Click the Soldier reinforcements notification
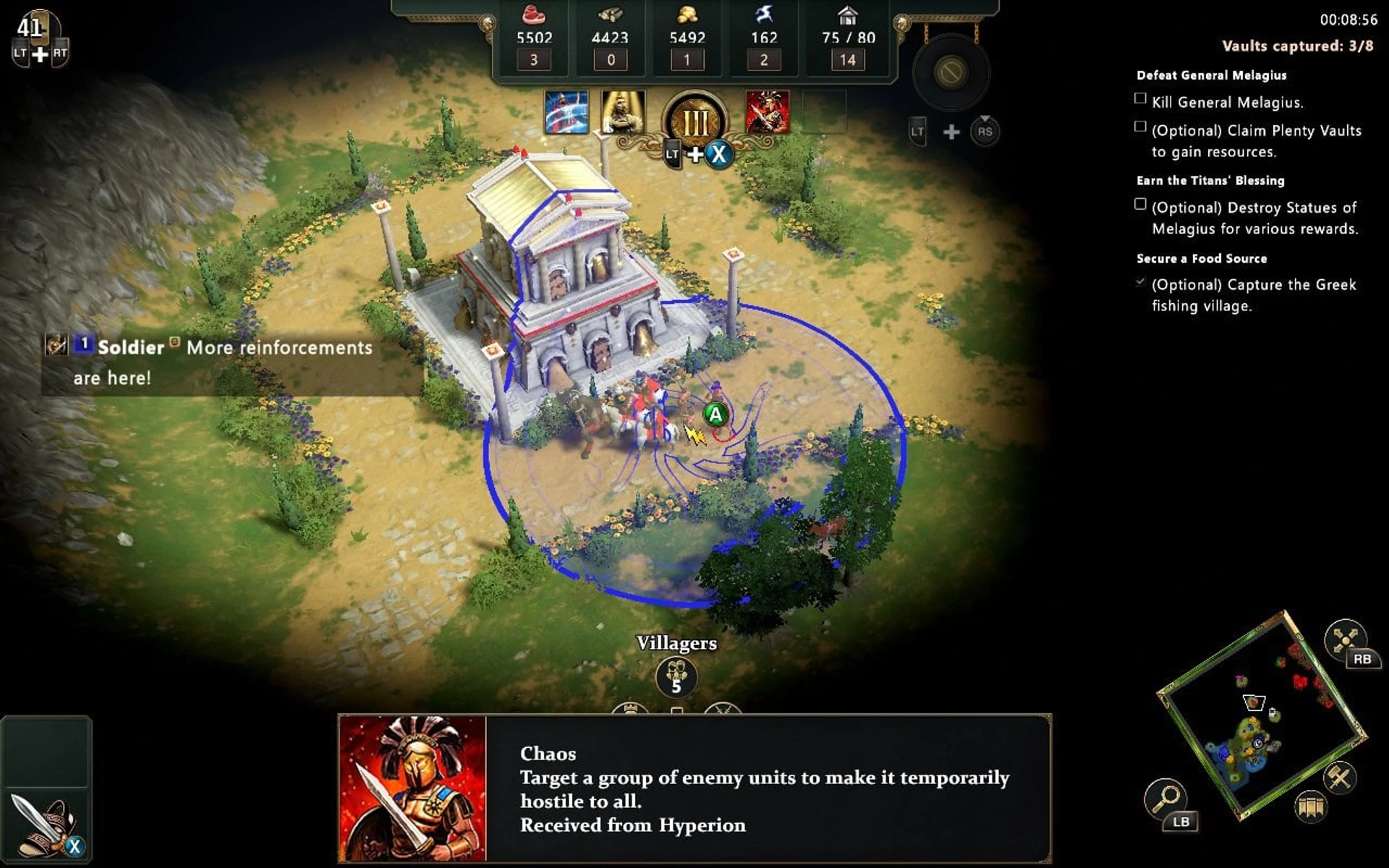Image resolution: width=1389 pixels, height=868 pixels. pyautogui.click(x=210, y=360)
